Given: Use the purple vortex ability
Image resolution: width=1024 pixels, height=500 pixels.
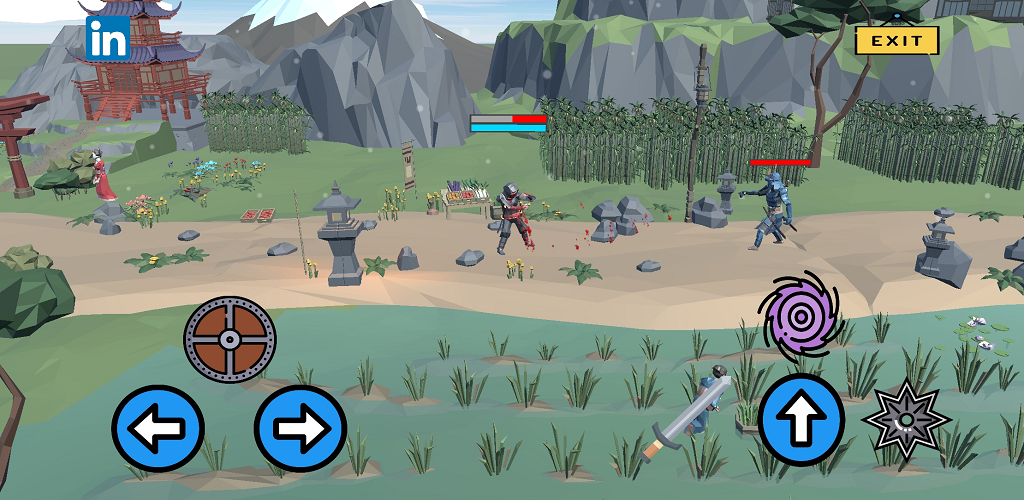Looking at the screenshot, I should (x=799, y=317).
